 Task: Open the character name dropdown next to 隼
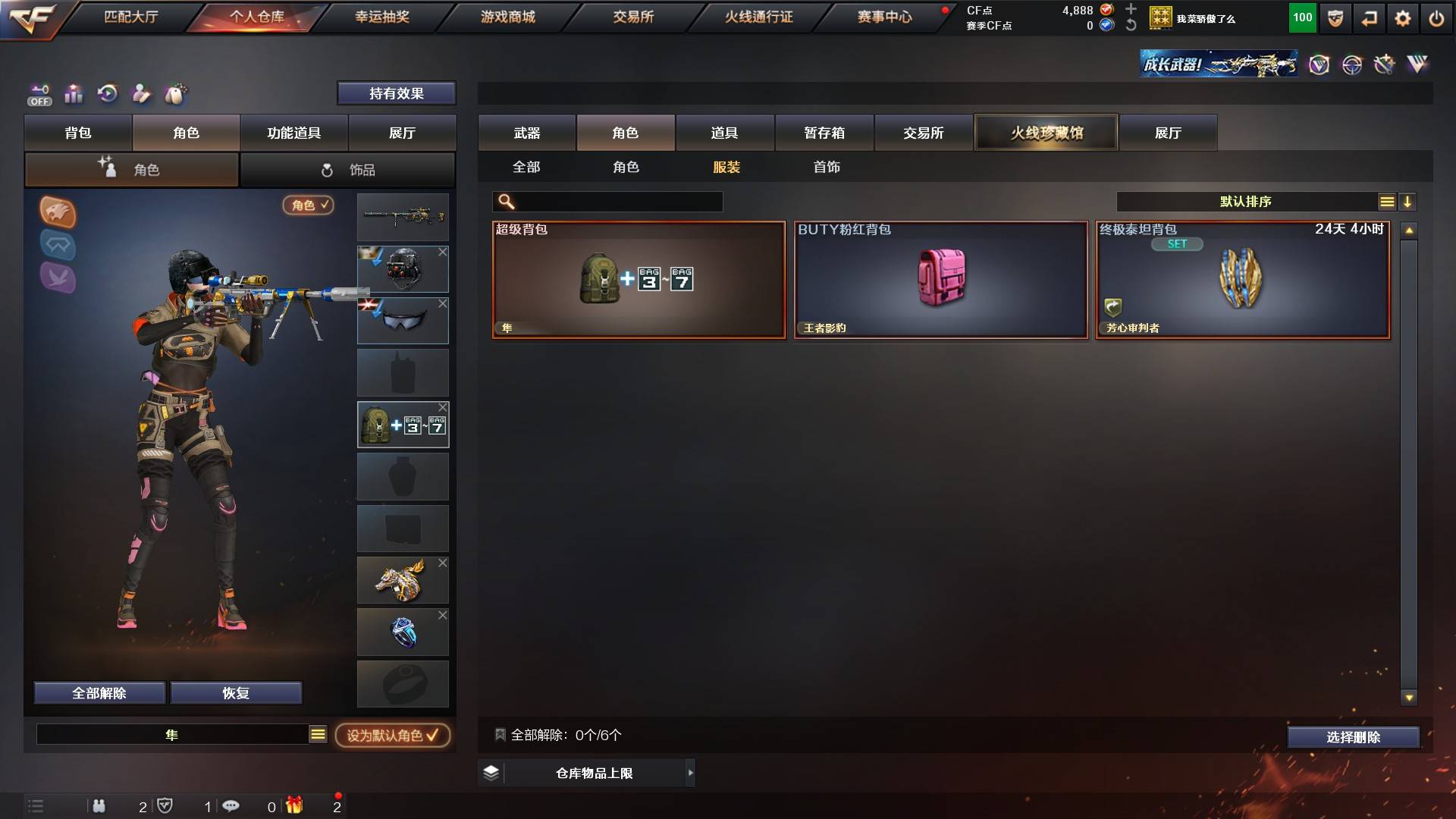[x=317, y=734]
